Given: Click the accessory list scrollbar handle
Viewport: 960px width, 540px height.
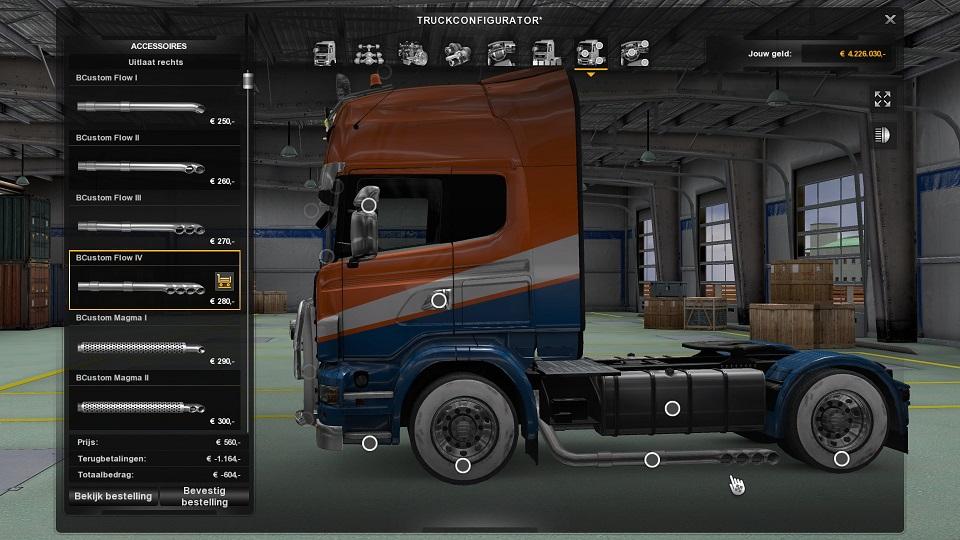Looking at the screenshot, I should click(246, 81).
